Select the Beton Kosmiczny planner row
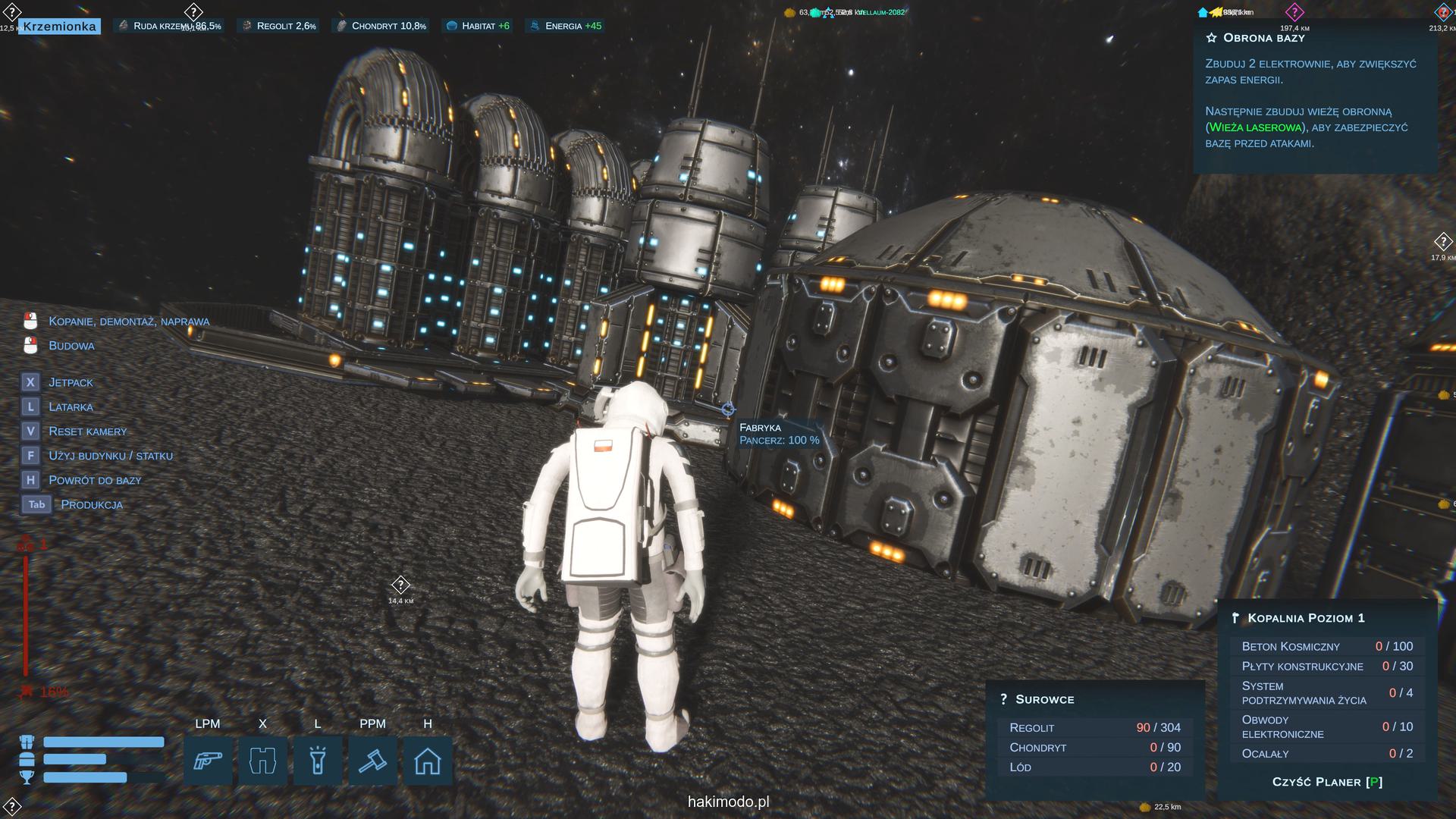1456x819 pixels. click(1326, 646)
